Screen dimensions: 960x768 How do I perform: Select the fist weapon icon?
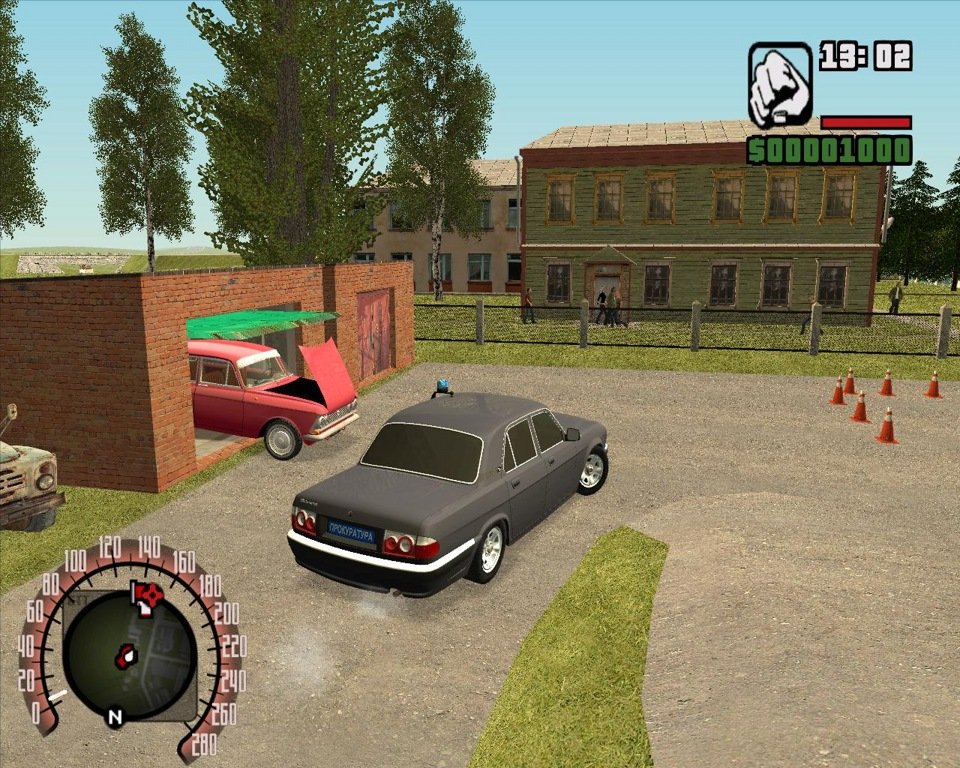[x=780, y=84]
